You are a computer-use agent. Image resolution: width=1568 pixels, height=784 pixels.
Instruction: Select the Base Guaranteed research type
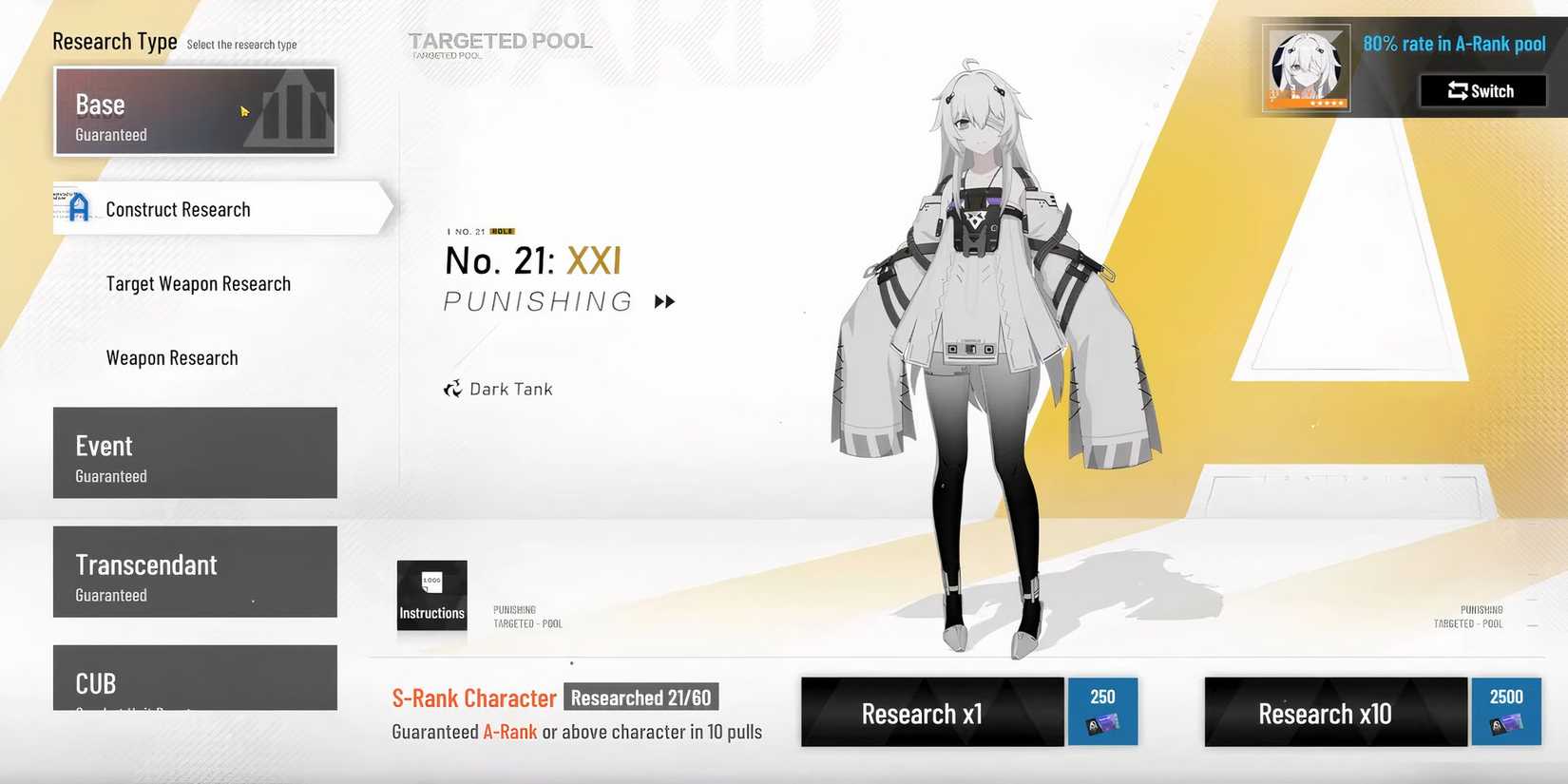coord(195,111)
